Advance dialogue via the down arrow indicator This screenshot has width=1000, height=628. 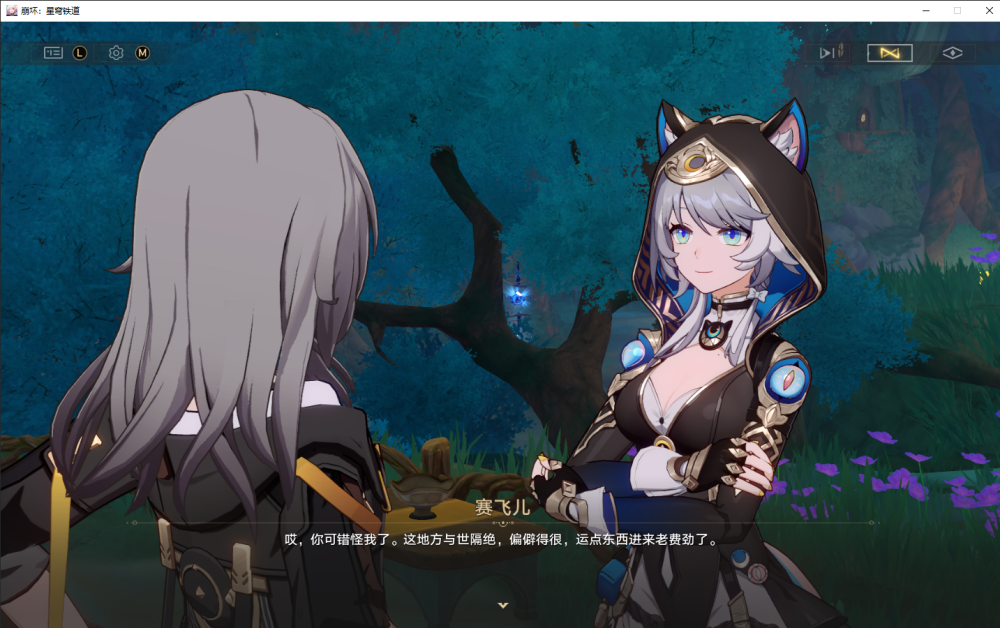(503, 605)
